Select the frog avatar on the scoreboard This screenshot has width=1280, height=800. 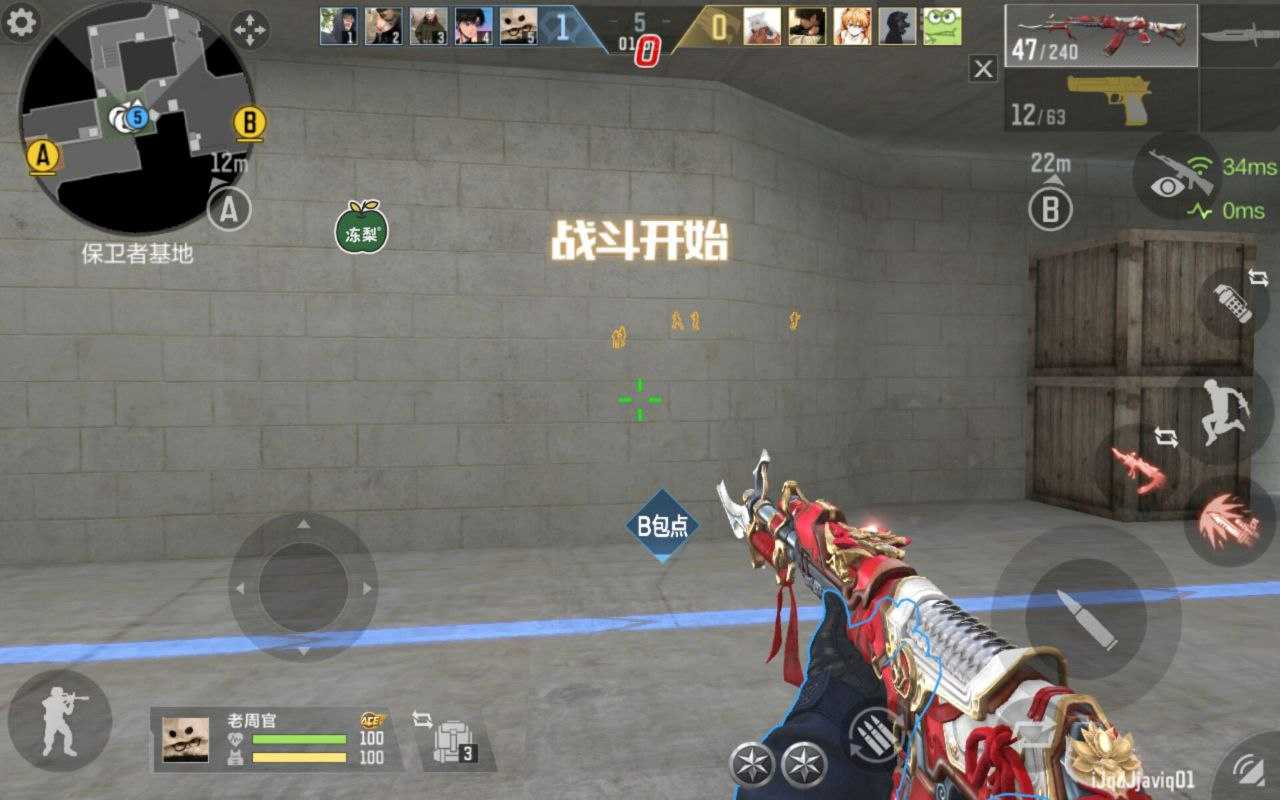pyautogui.click(x=941, y=27)
